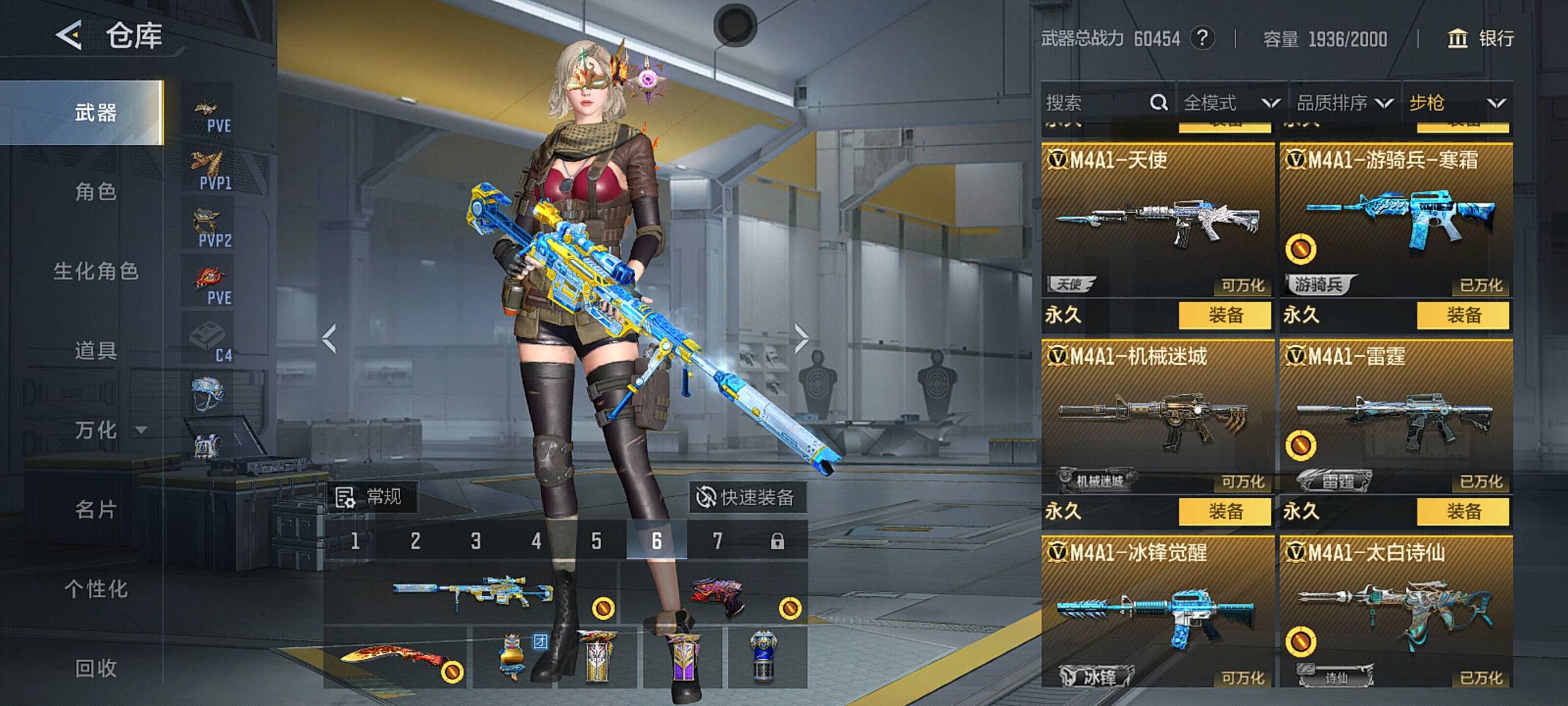The image size is (1568, 706).
Task: Show the next character view arrow
Action: (x=802, y=338)
